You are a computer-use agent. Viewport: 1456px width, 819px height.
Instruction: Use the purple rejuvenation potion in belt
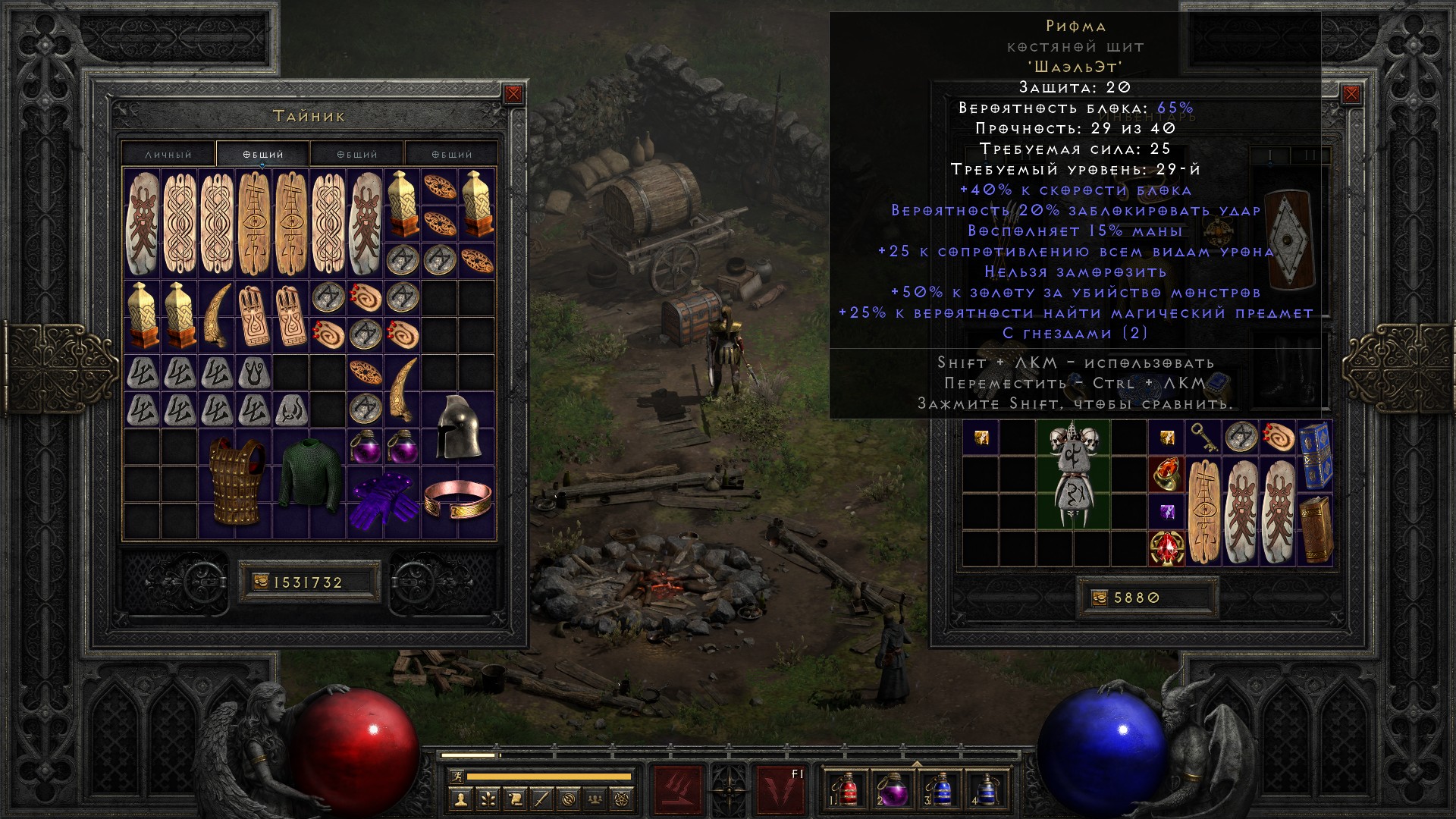(x=893, y=789)
